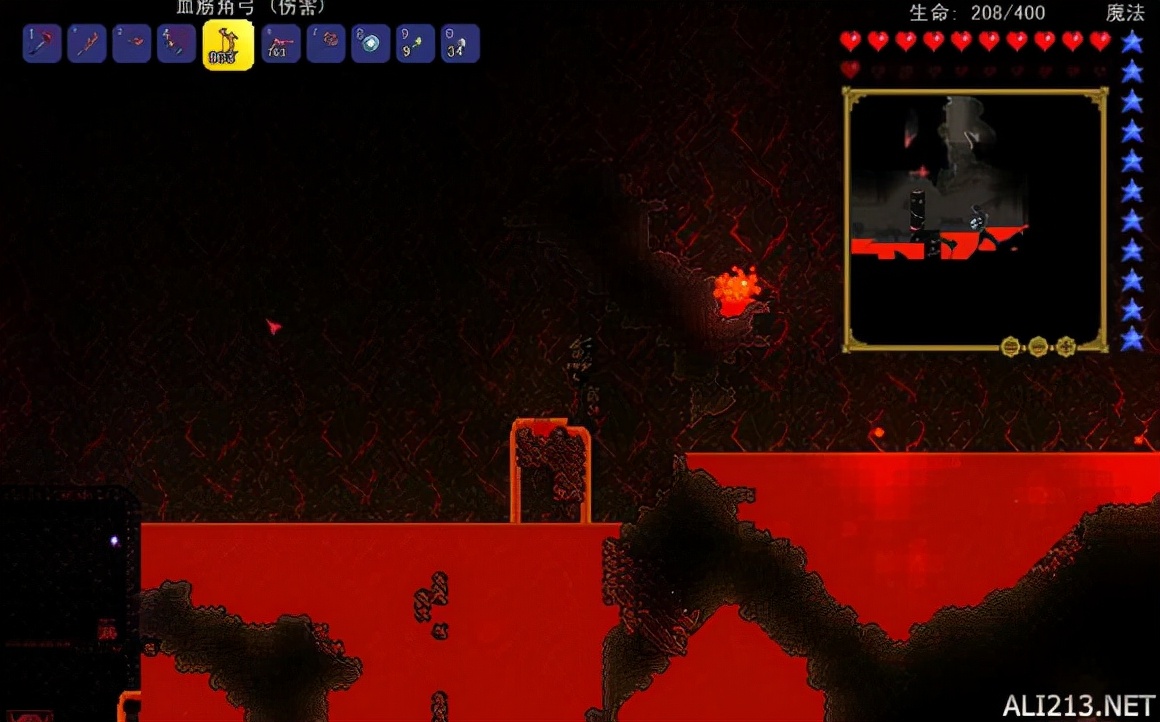Click the highlighted yellow bow slot
This screenshot has width=1160, height=722.
(x=228, y=46)
